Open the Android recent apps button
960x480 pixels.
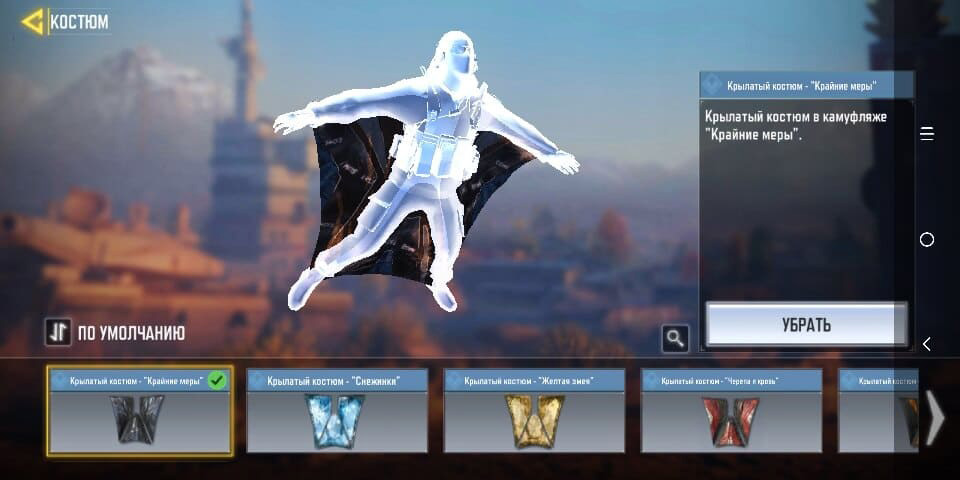927,134
